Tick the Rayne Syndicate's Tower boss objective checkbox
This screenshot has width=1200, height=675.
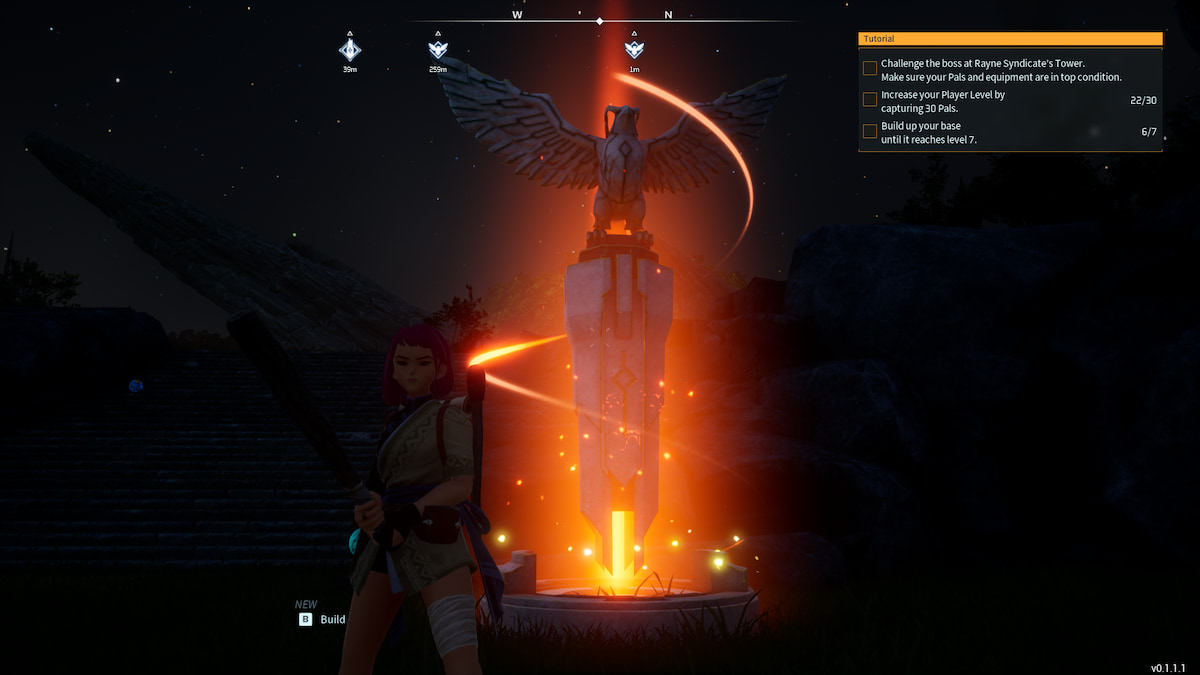tap(870, 69)
